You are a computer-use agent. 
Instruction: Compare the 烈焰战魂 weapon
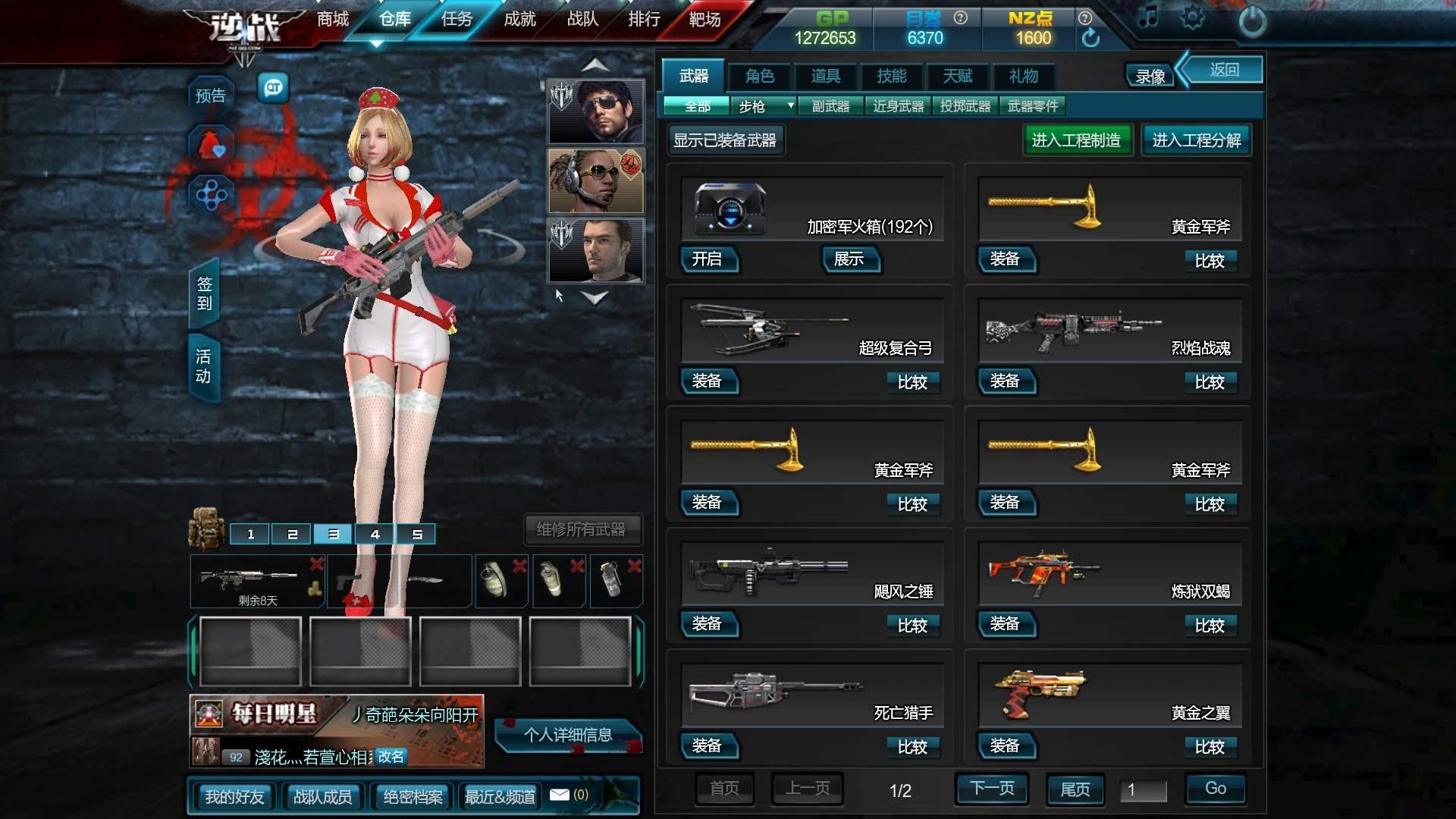click(1210, 382)
